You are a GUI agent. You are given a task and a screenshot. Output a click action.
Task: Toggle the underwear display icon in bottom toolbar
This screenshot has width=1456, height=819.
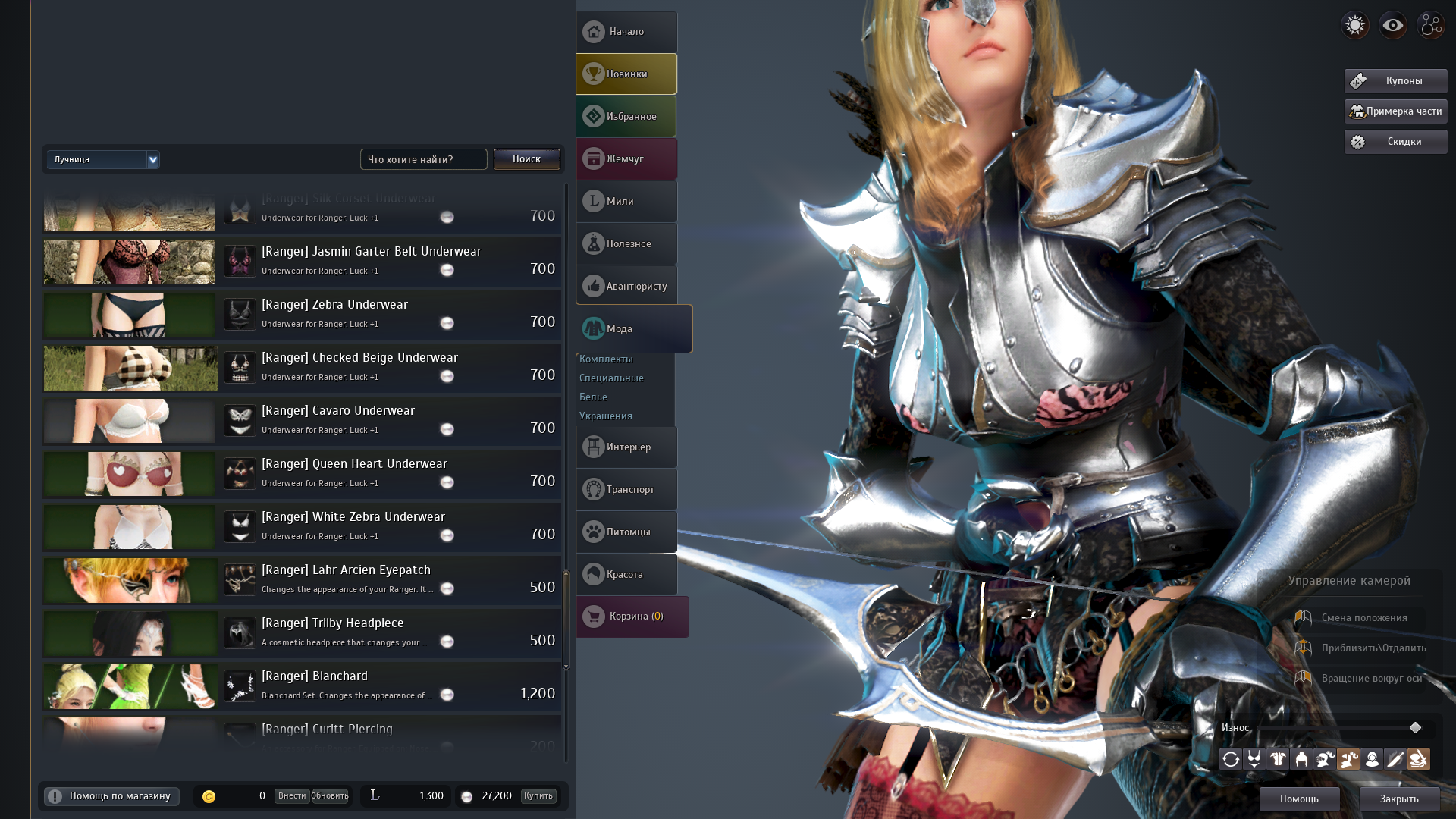click(1255, 758)
